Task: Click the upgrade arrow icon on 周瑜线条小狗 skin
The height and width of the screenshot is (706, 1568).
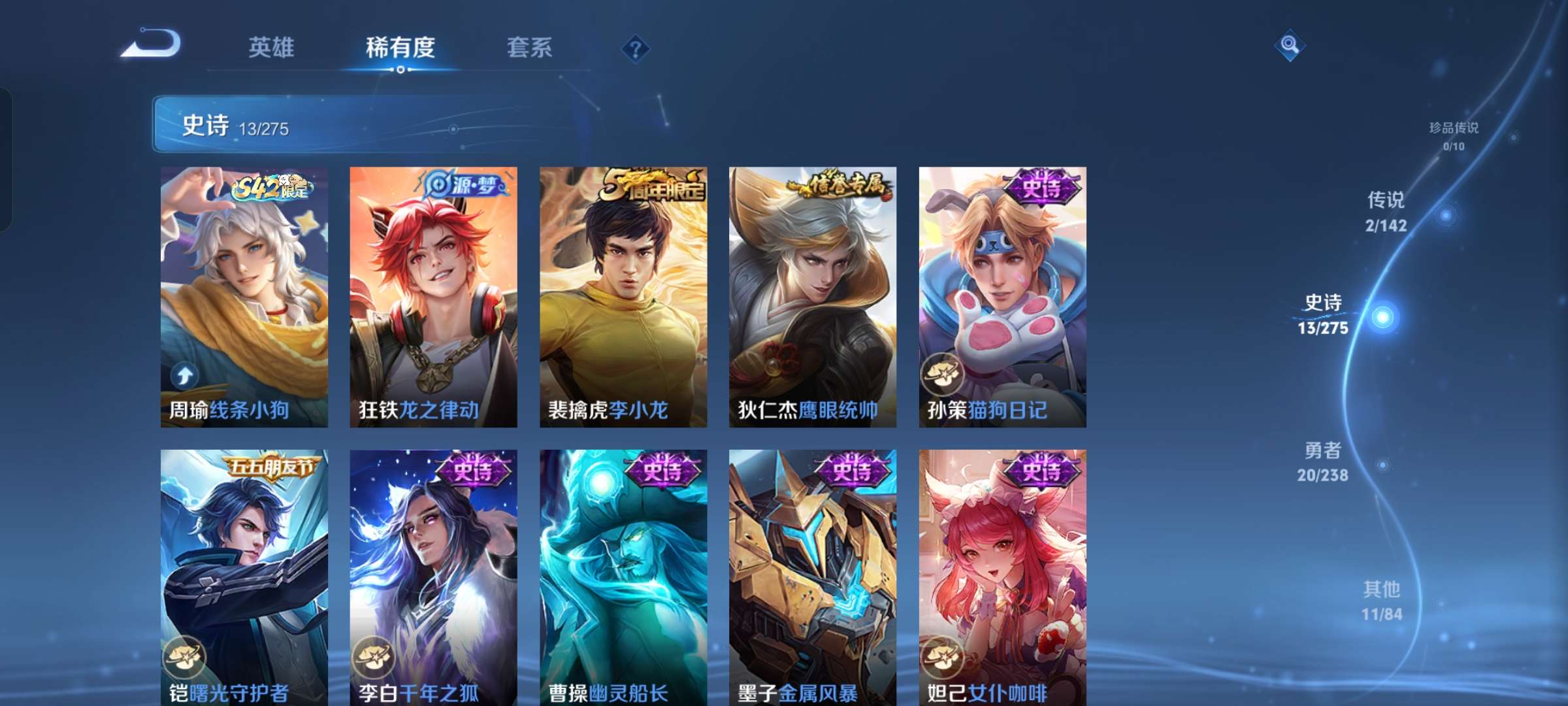Action: click(184, 375)
